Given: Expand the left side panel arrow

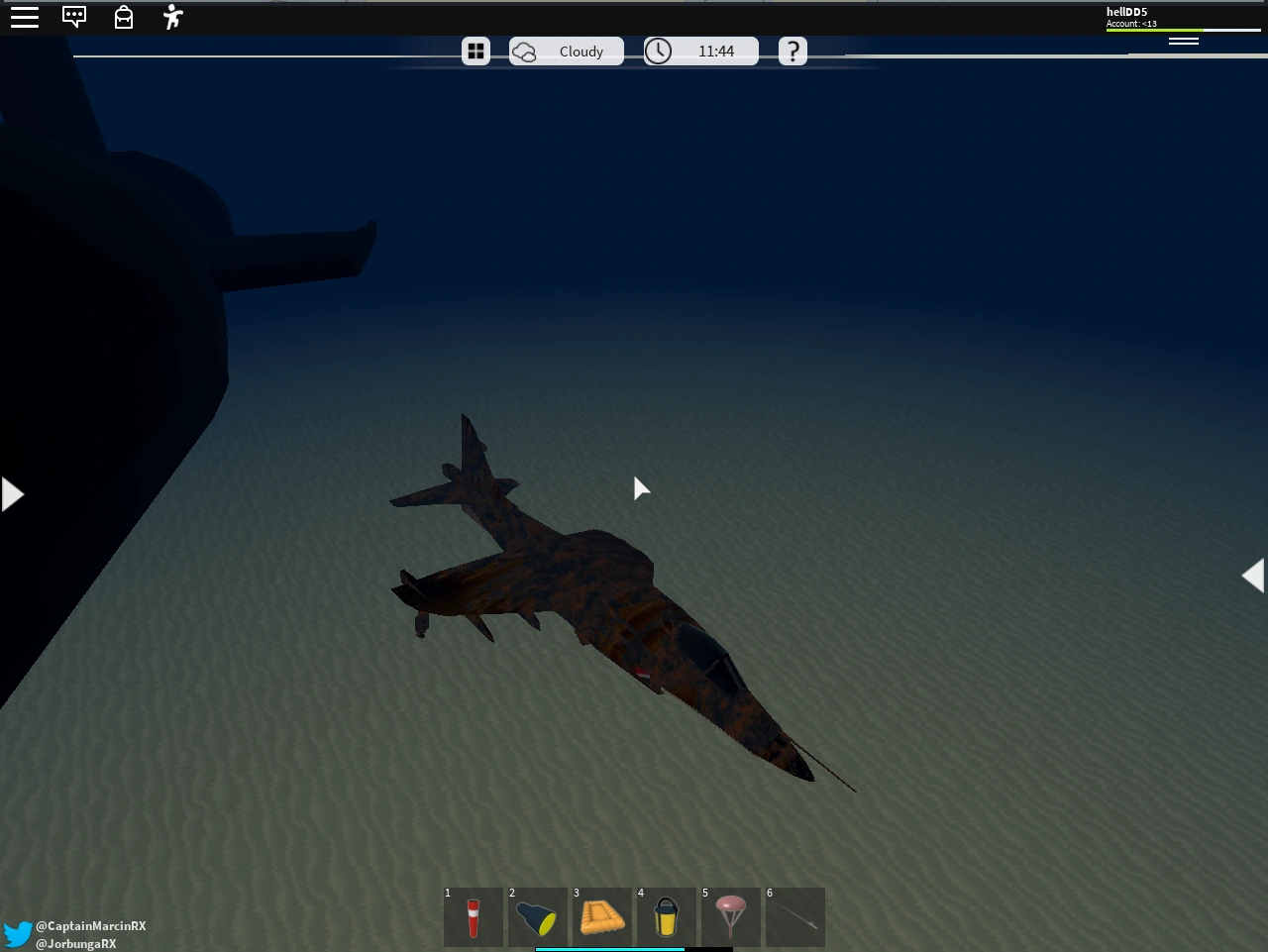Looking at the screenshot, I should pos(10,492).
